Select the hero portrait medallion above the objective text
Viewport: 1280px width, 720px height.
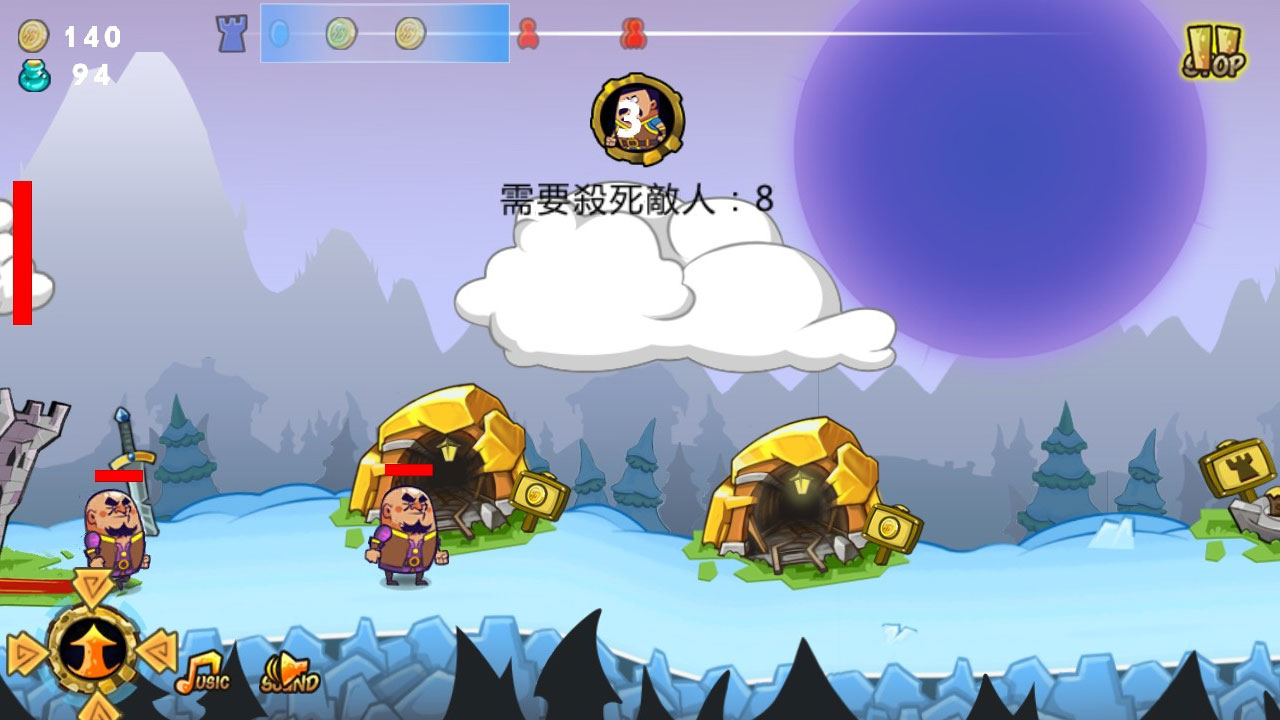click(x=637, y=119)
